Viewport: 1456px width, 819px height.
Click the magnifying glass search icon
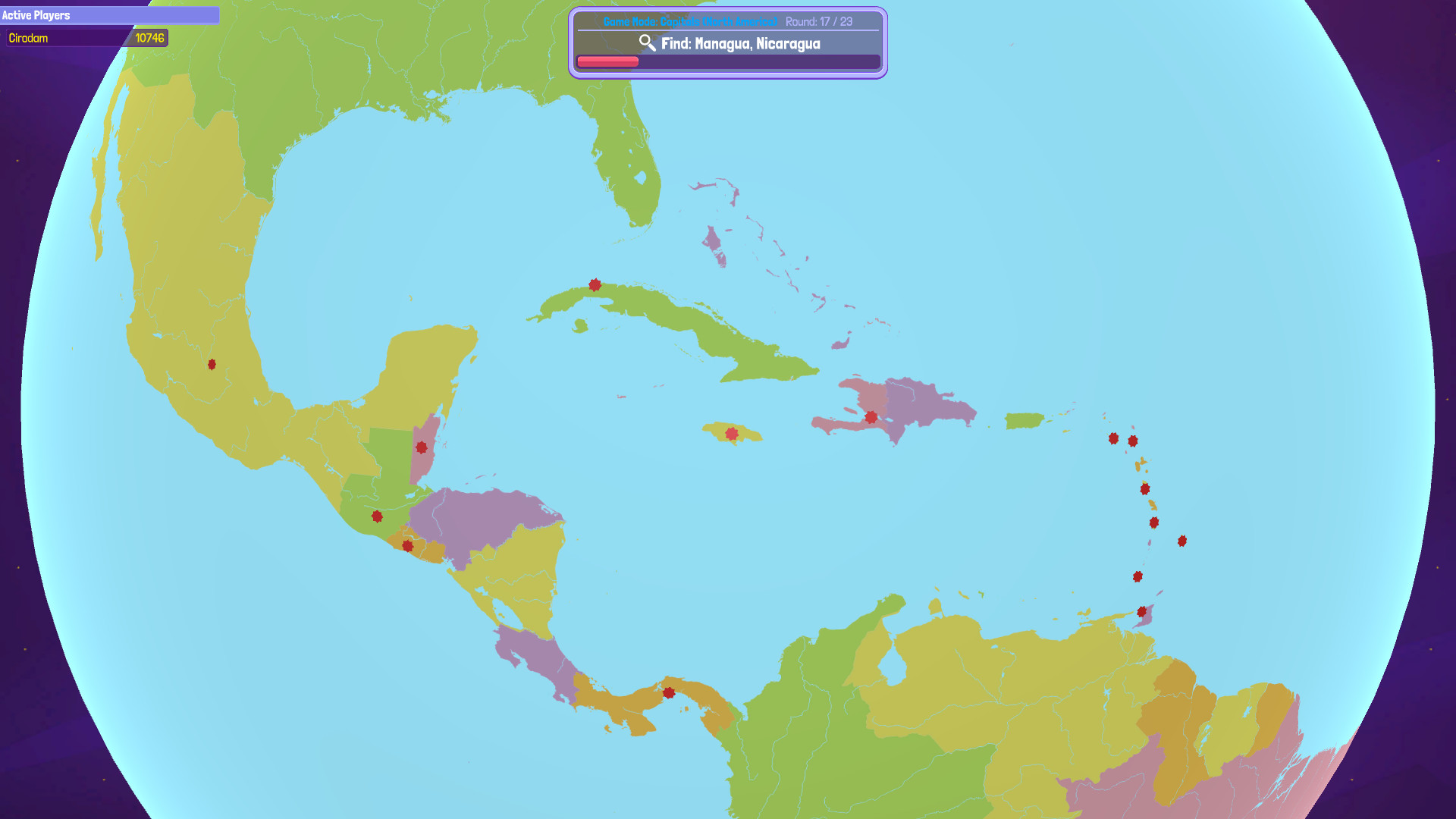[x=647, y=44]
